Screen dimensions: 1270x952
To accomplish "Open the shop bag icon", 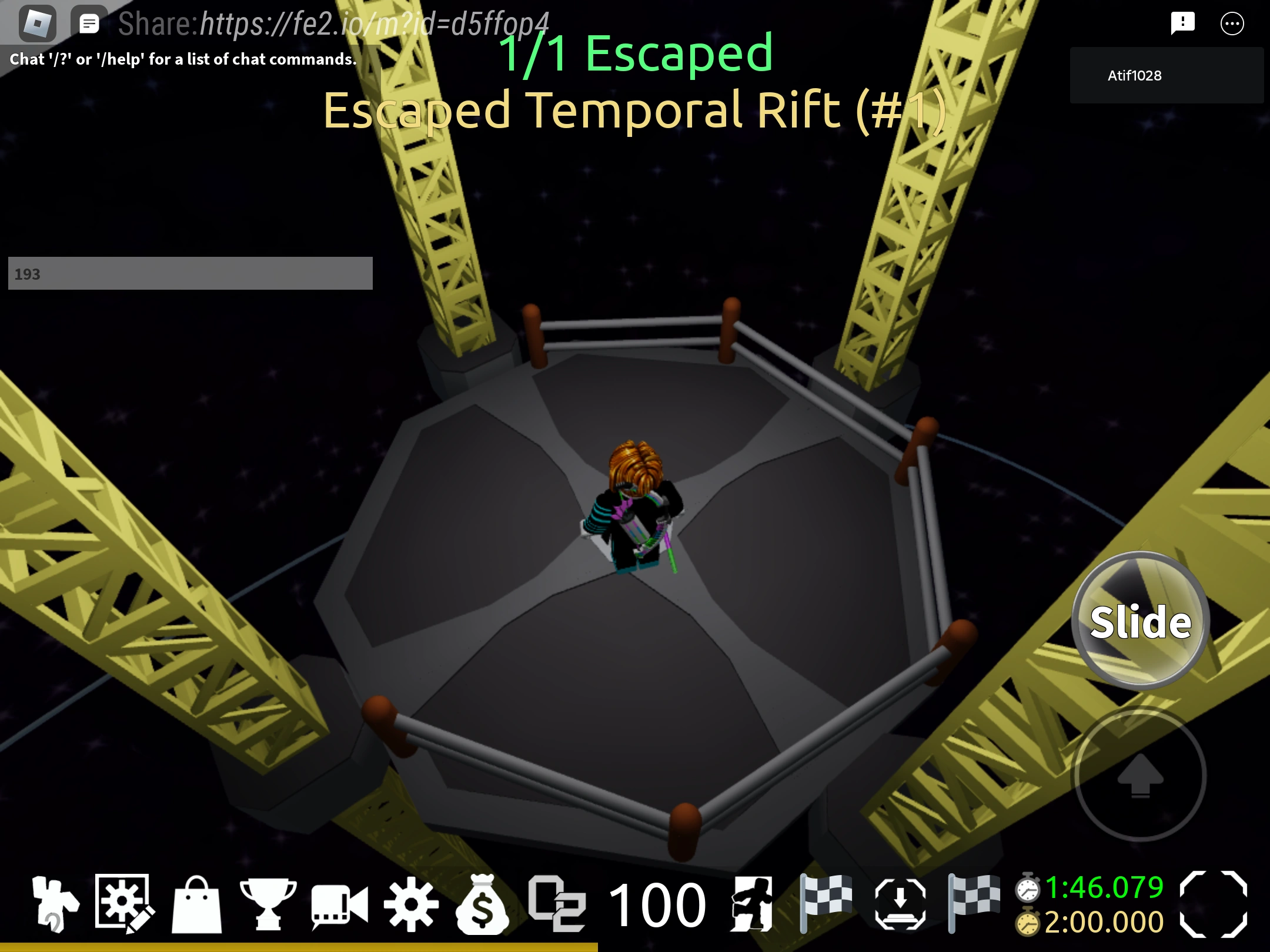I will point(197,903).
